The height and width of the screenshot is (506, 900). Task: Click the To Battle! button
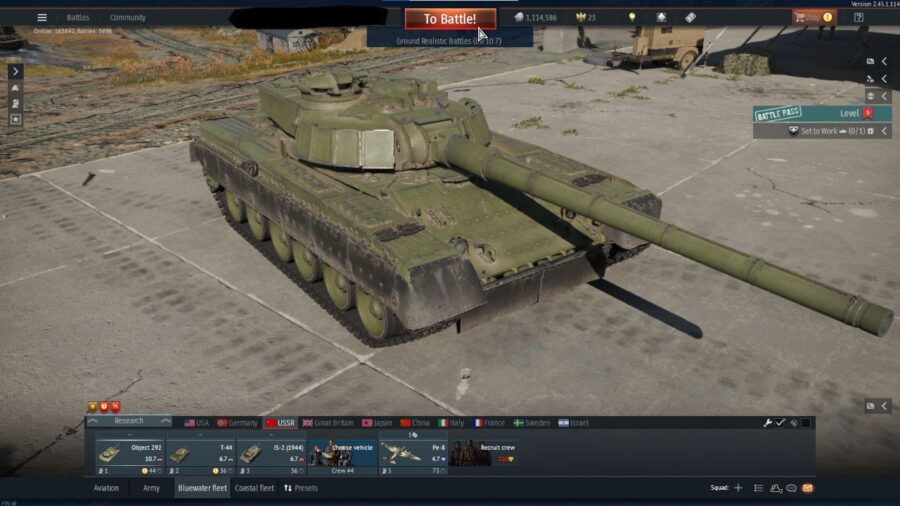pyautogui.click(x=450, y=19)
